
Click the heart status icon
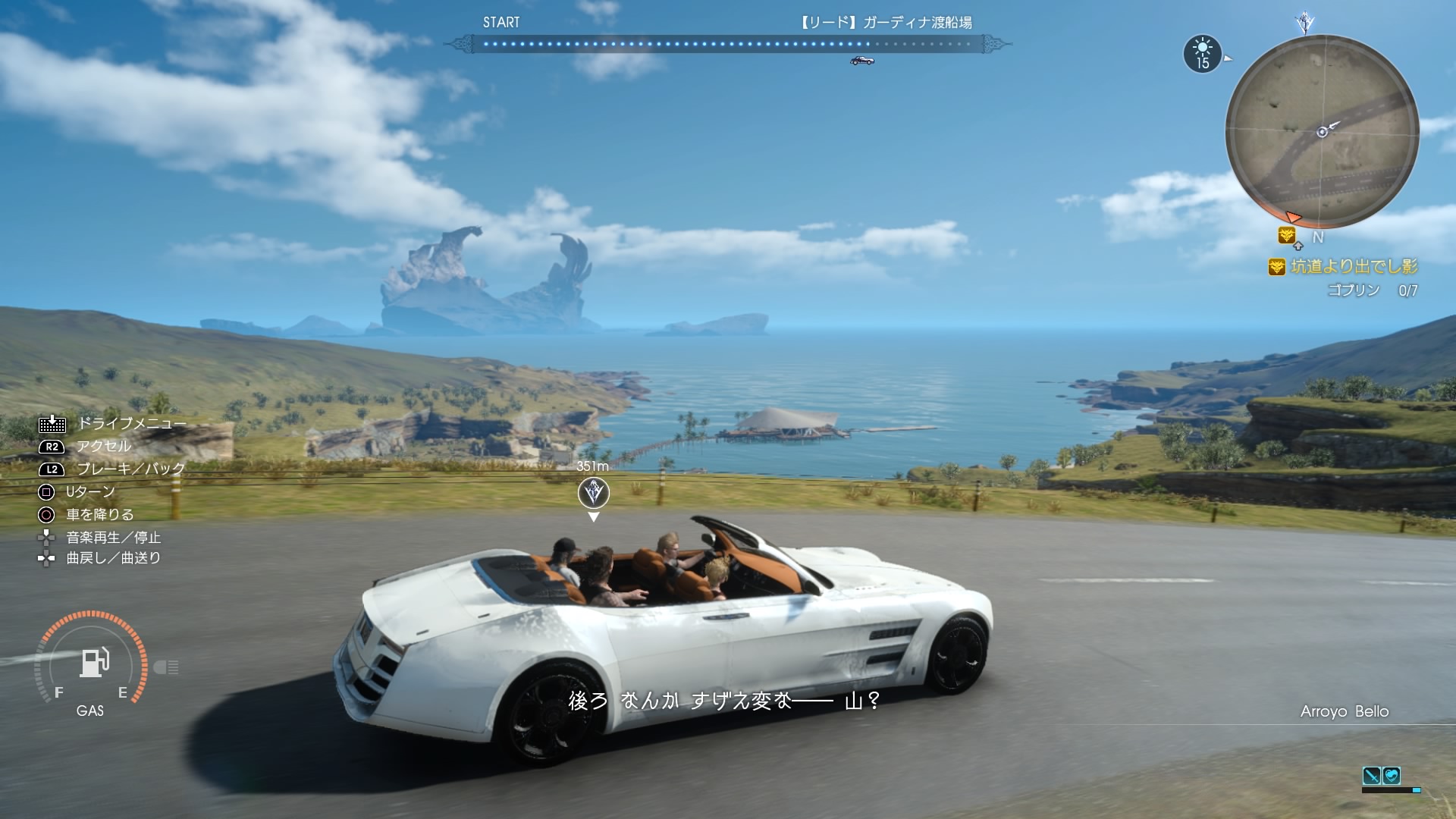point(1392,776)
